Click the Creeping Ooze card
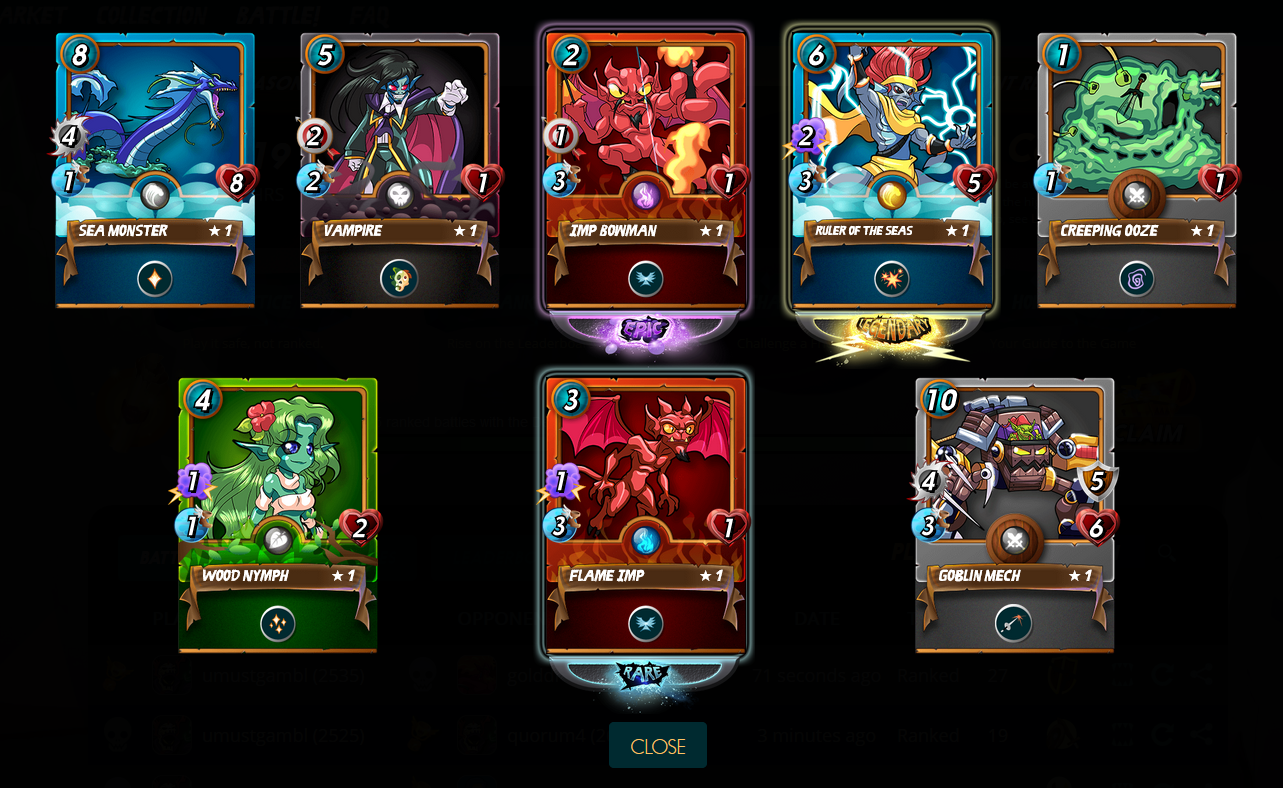Viewport: 1283px width, 788px height. point(1136,170)
